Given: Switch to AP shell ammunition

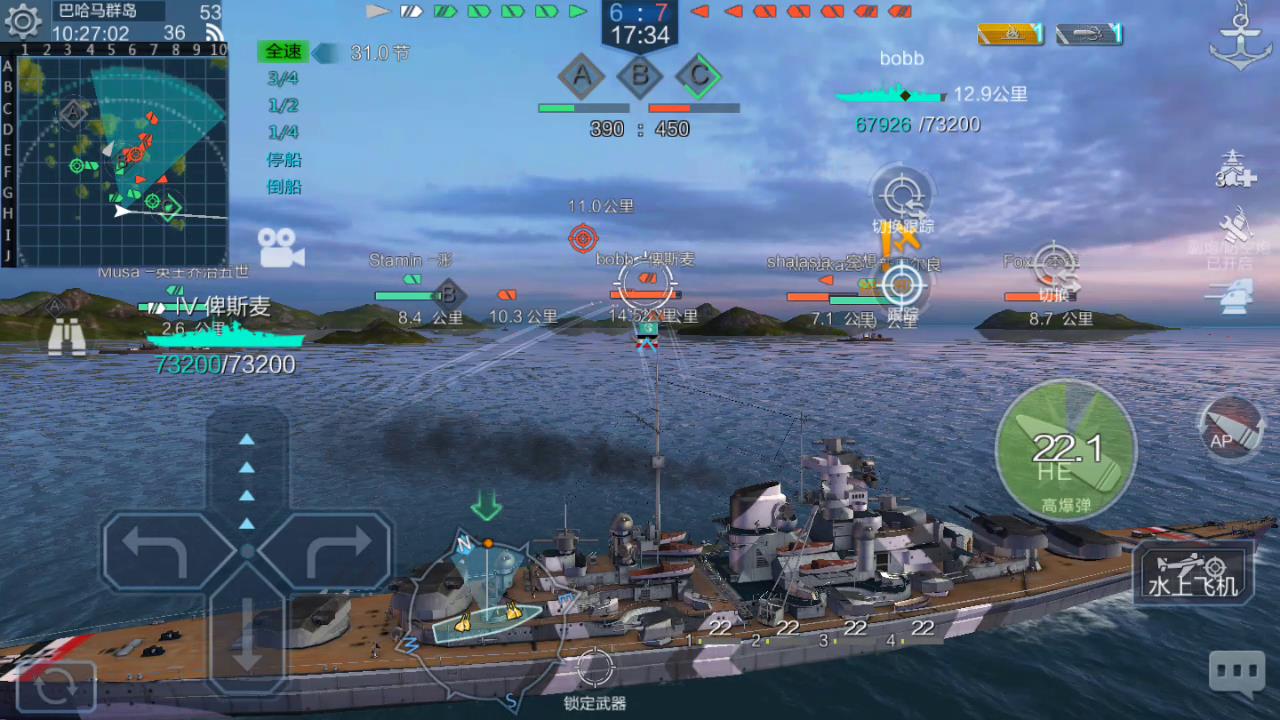Looking at the screenshot, I should click(1231, 430).
